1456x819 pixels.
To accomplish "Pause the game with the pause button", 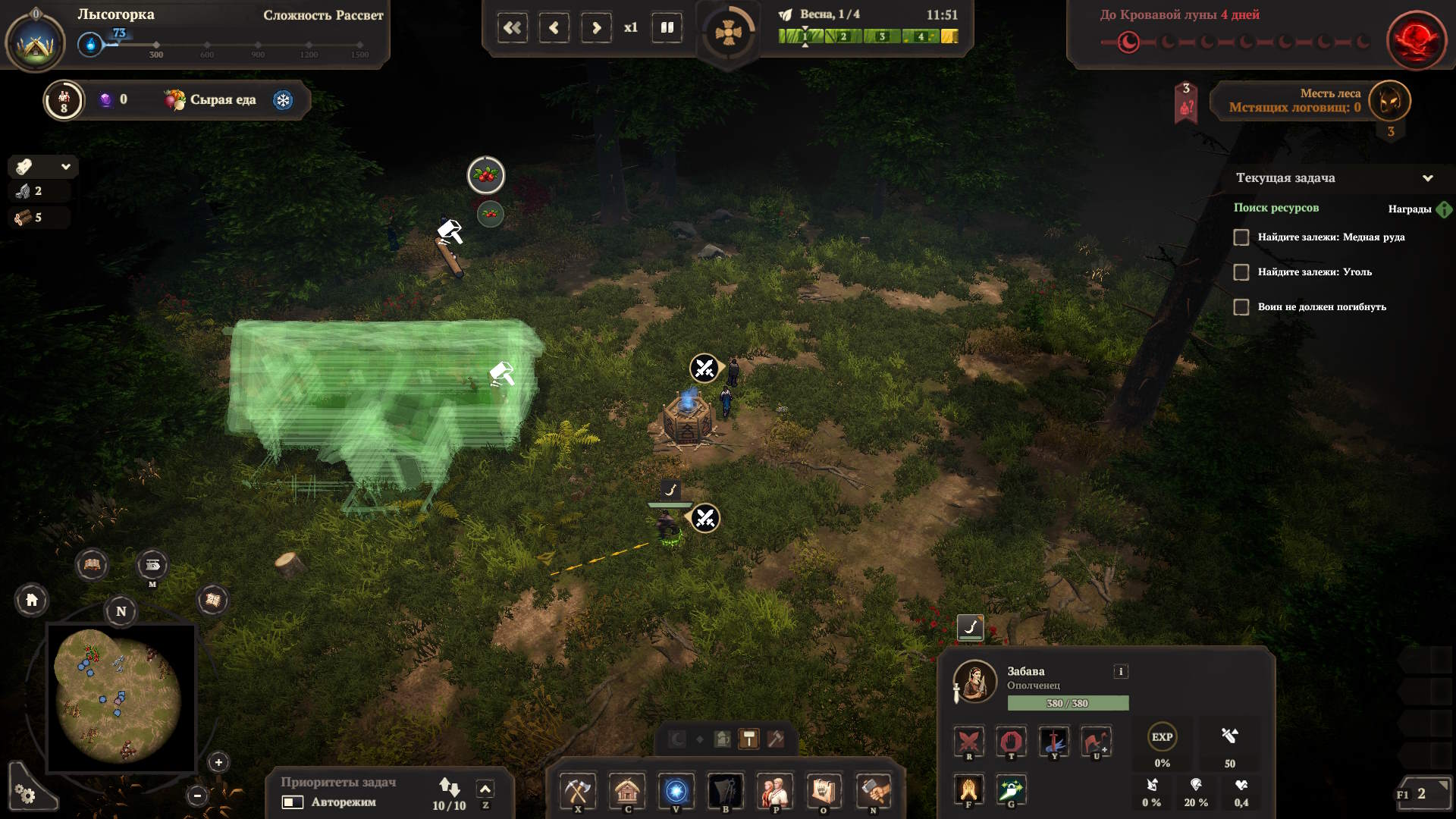I will pos(667,28).
